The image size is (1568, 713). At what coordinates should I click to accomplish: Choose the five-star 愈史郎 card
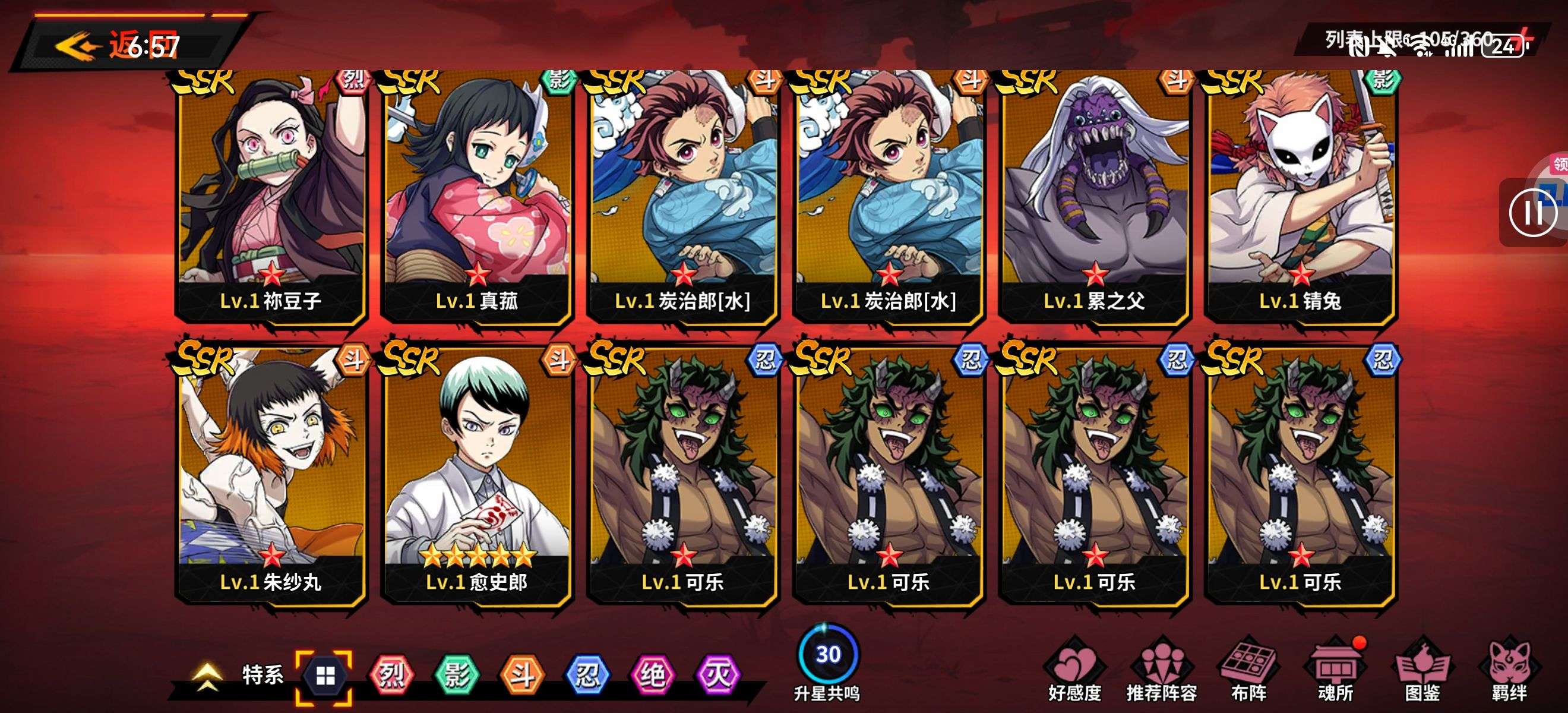(477, 475)
